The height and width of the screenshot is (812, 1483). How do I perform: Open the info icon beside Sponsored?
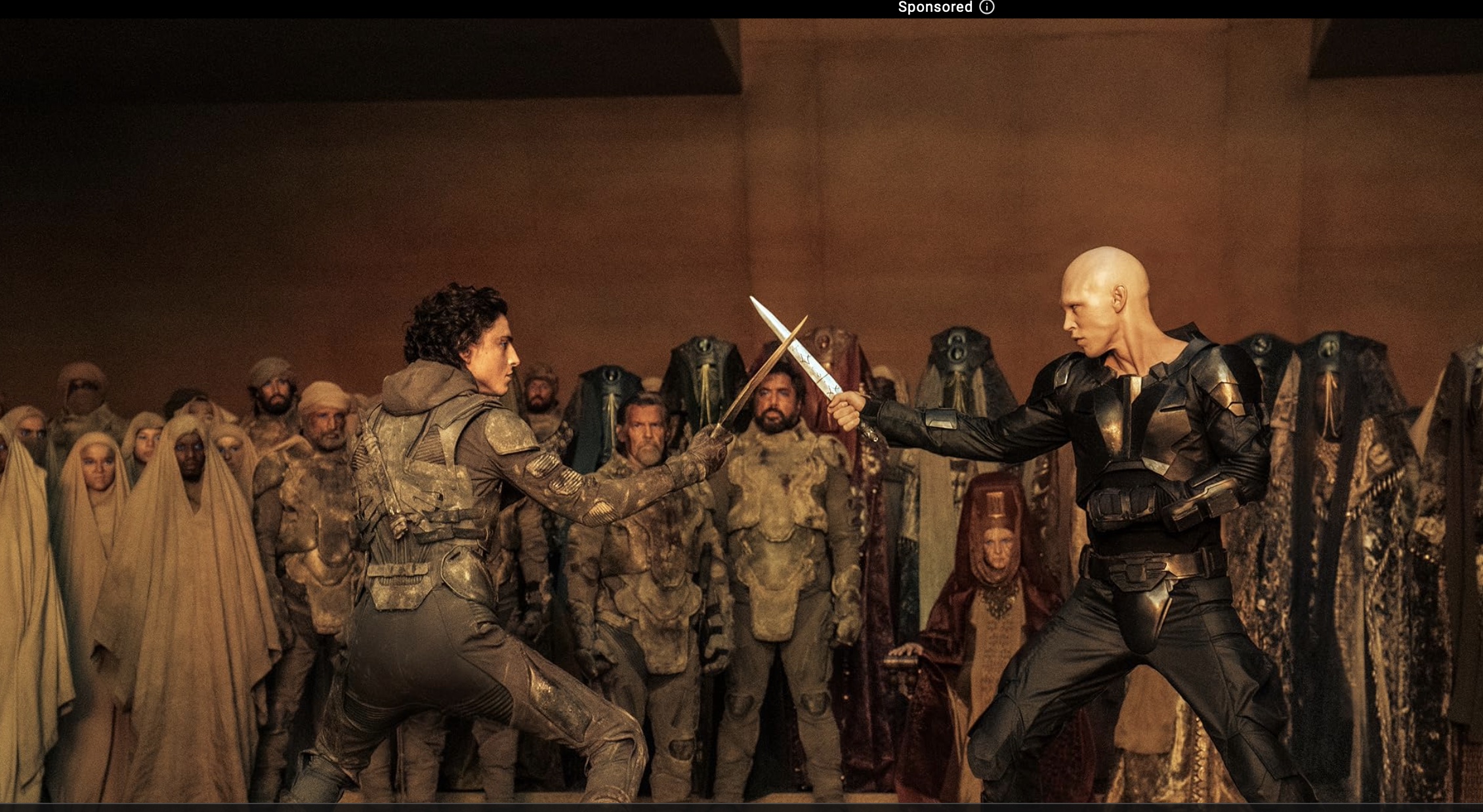987,7
